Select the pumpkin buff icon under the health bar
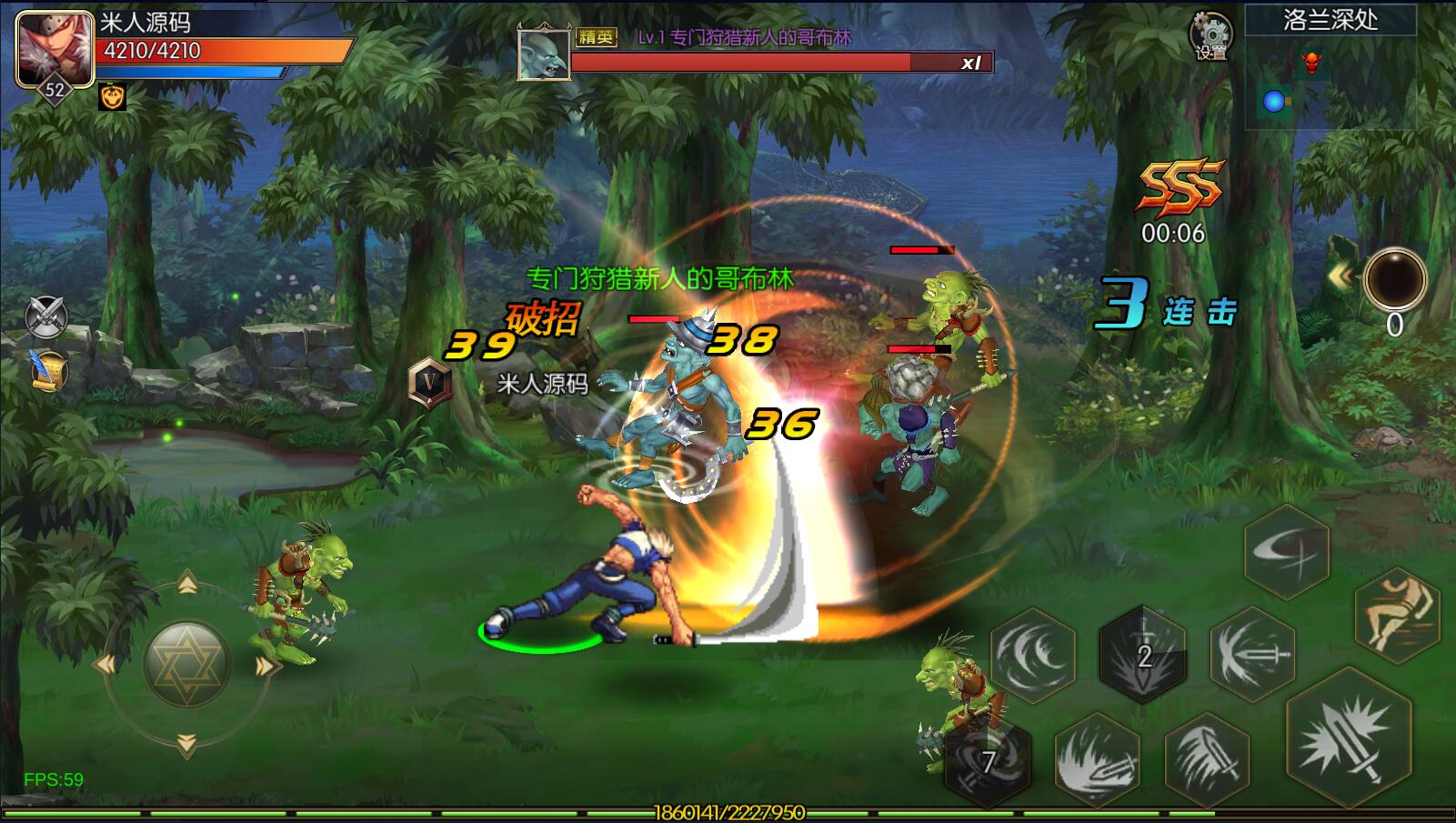Screen dimensions: 1456x823 click(112, 96)
